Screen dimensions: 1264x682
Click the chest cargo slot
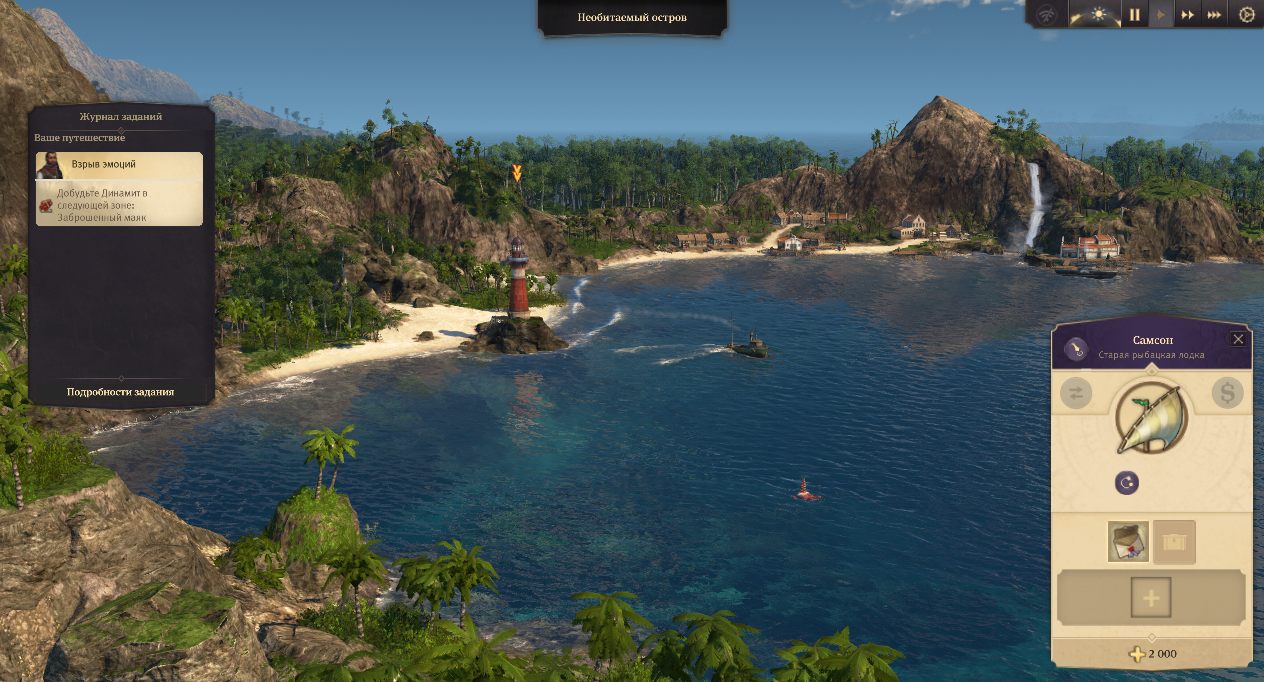pos(1174,541)
